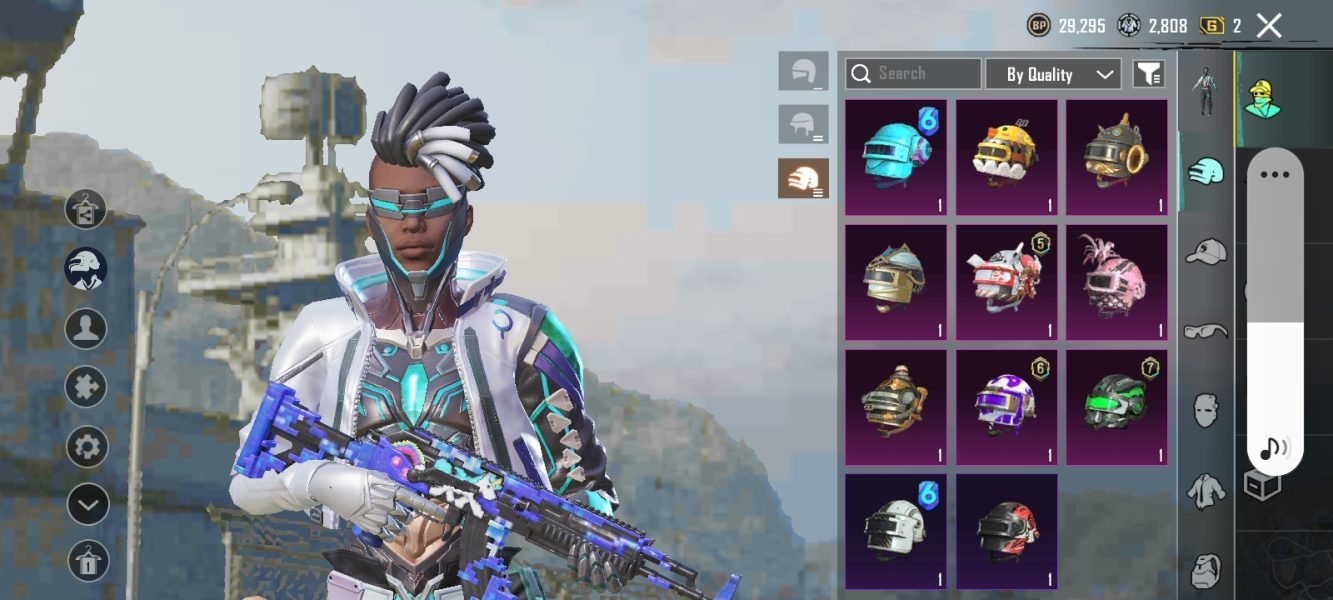Screen dimensions: 1333x600
Task: Close the inventory with the X button
Action: pyautogui.click(x=1269, y=26)
